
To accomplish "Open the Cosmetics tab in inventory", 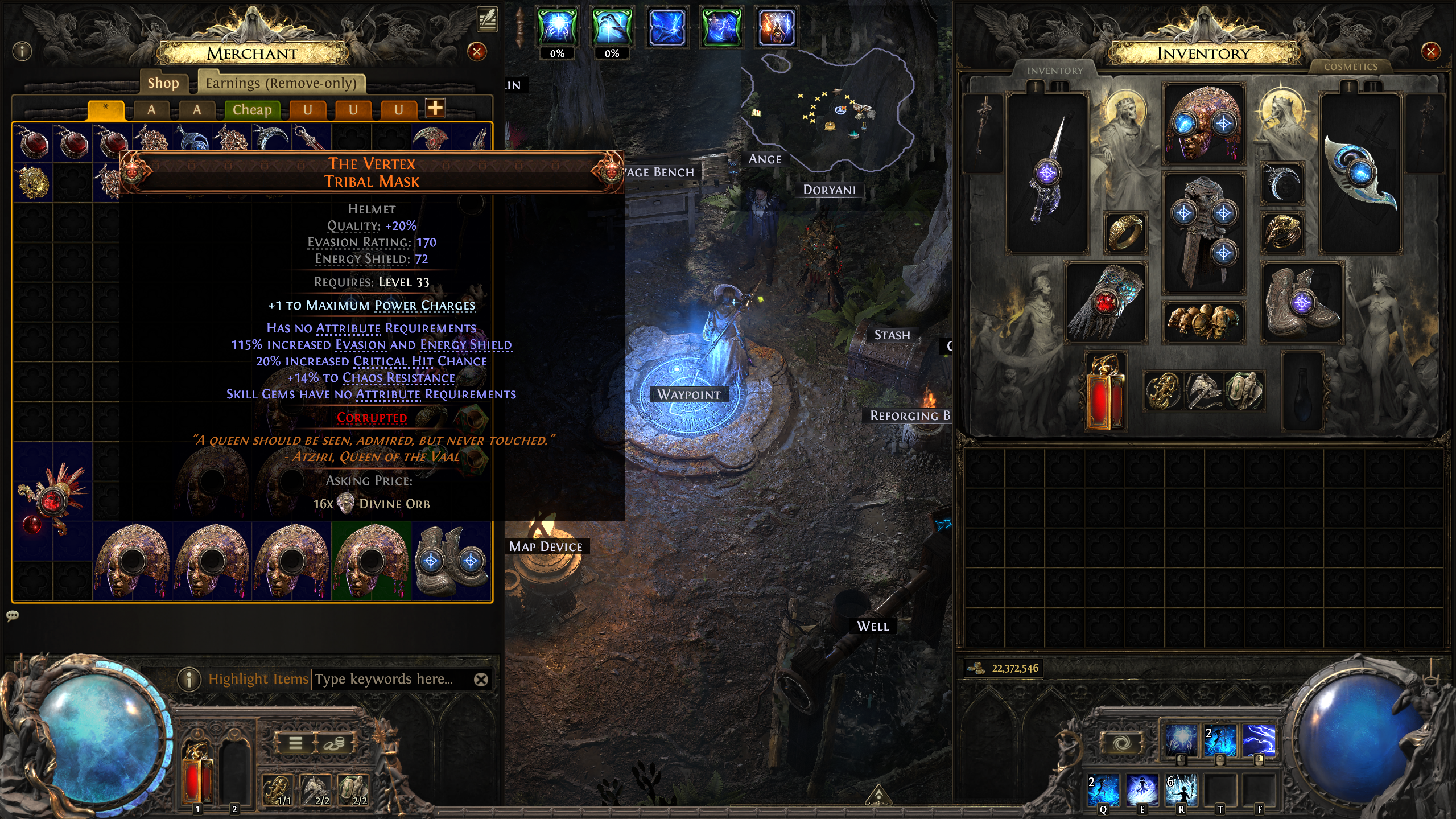I will pos(1350,67).
